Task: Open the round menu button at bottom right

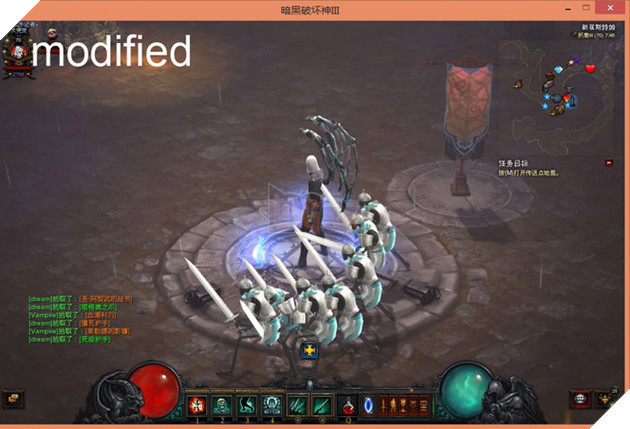Action: coord(579,399)
